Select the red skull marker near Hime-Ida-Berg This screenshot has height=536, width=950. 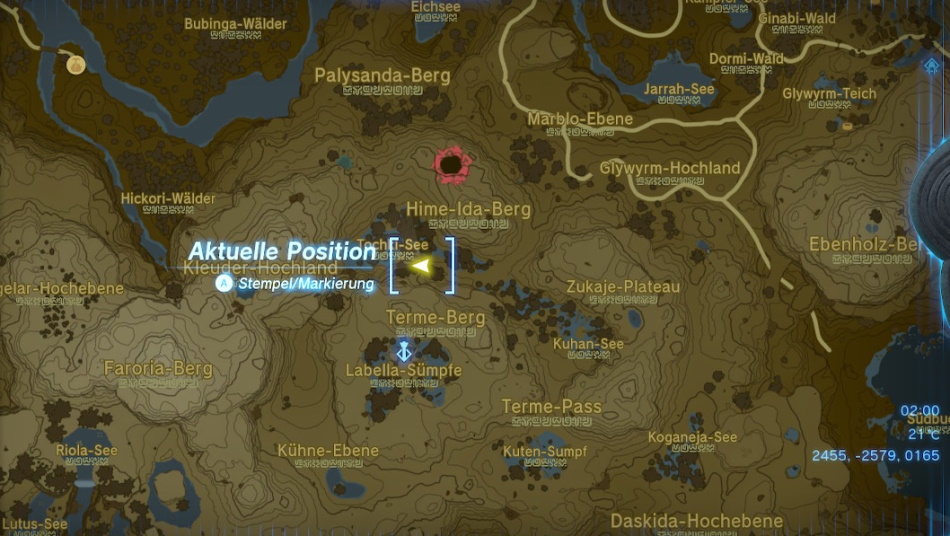(x=452, y=164)
